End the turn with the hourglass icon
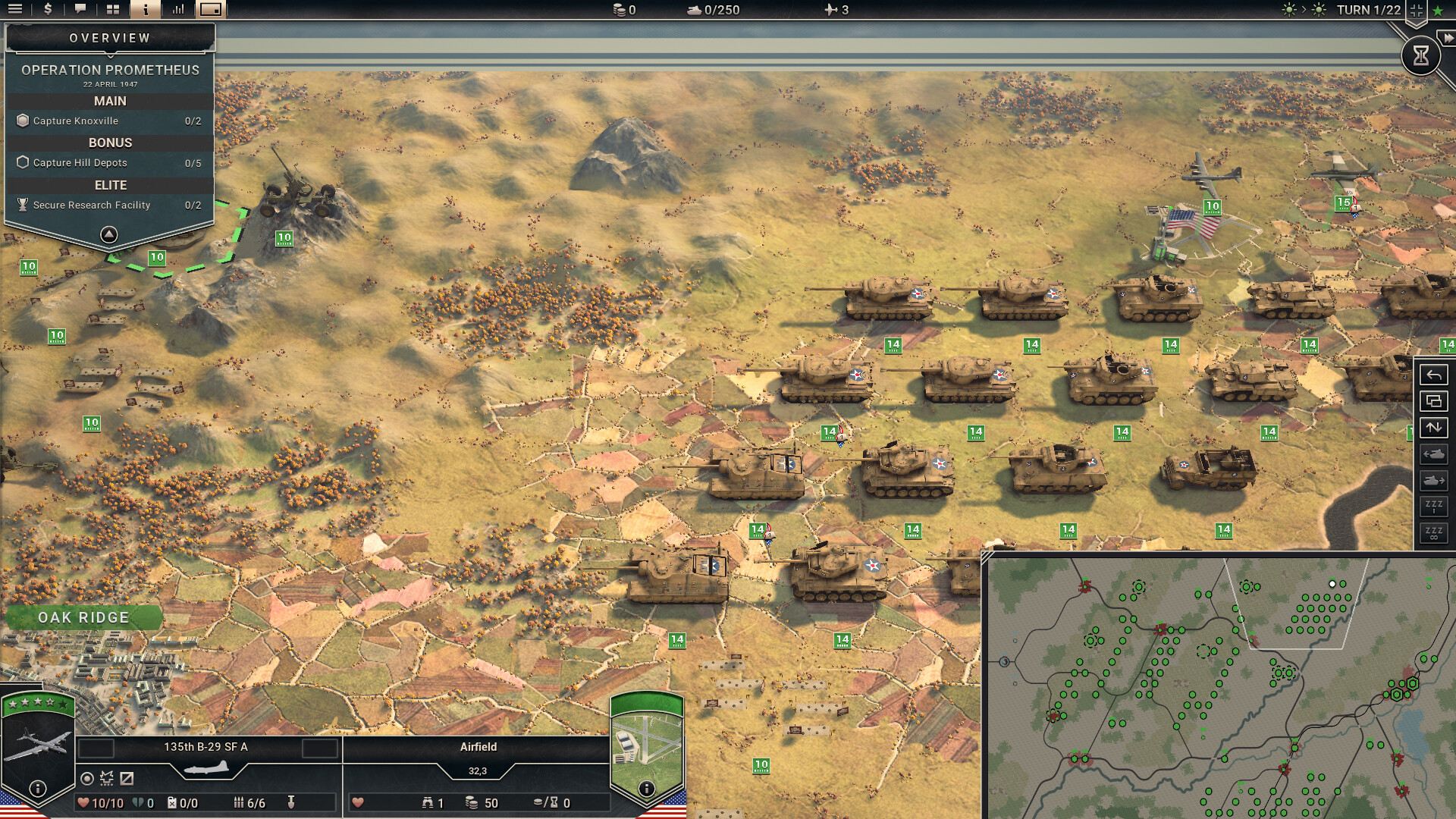 coord(1422,55)
